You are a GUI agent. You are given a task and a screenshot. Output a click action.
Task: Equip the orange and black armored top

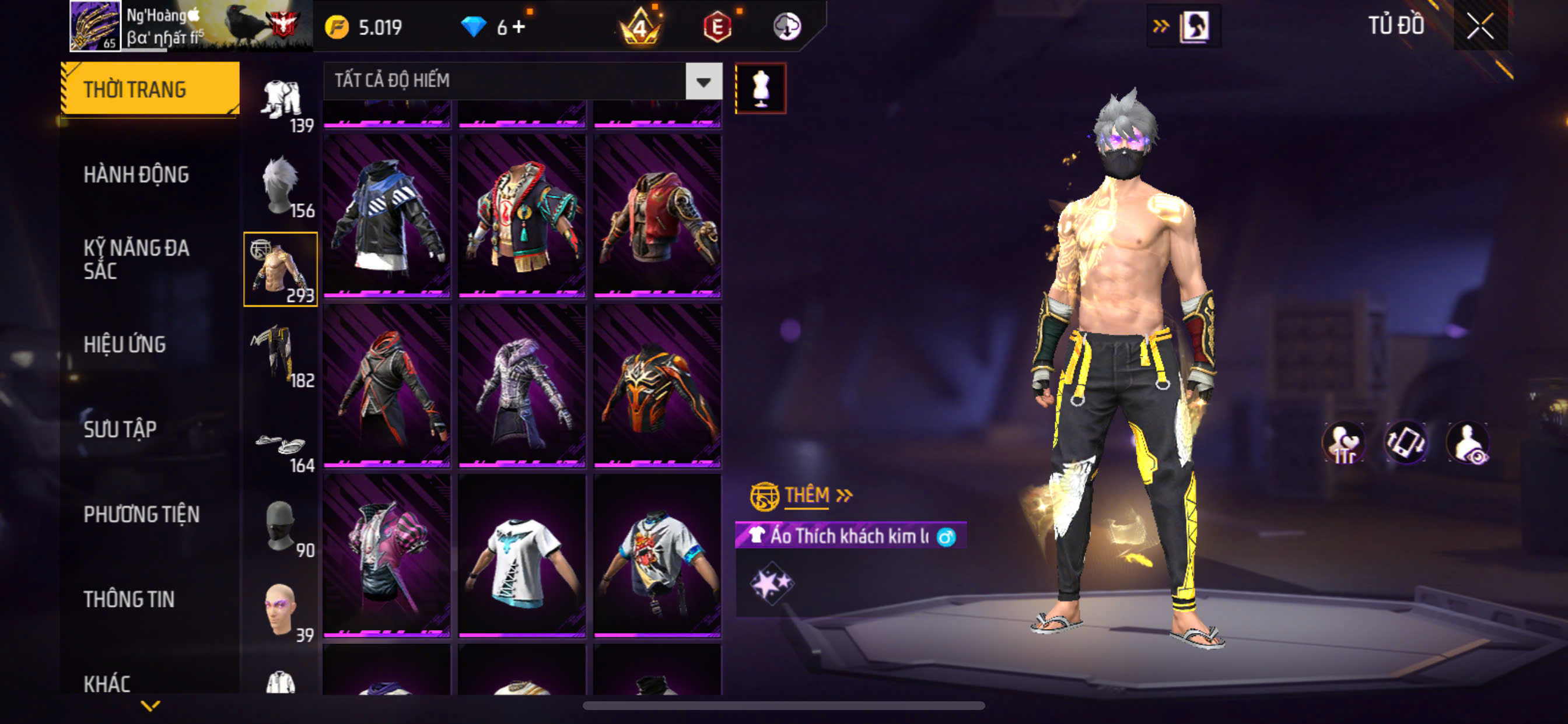coord(657,386)
